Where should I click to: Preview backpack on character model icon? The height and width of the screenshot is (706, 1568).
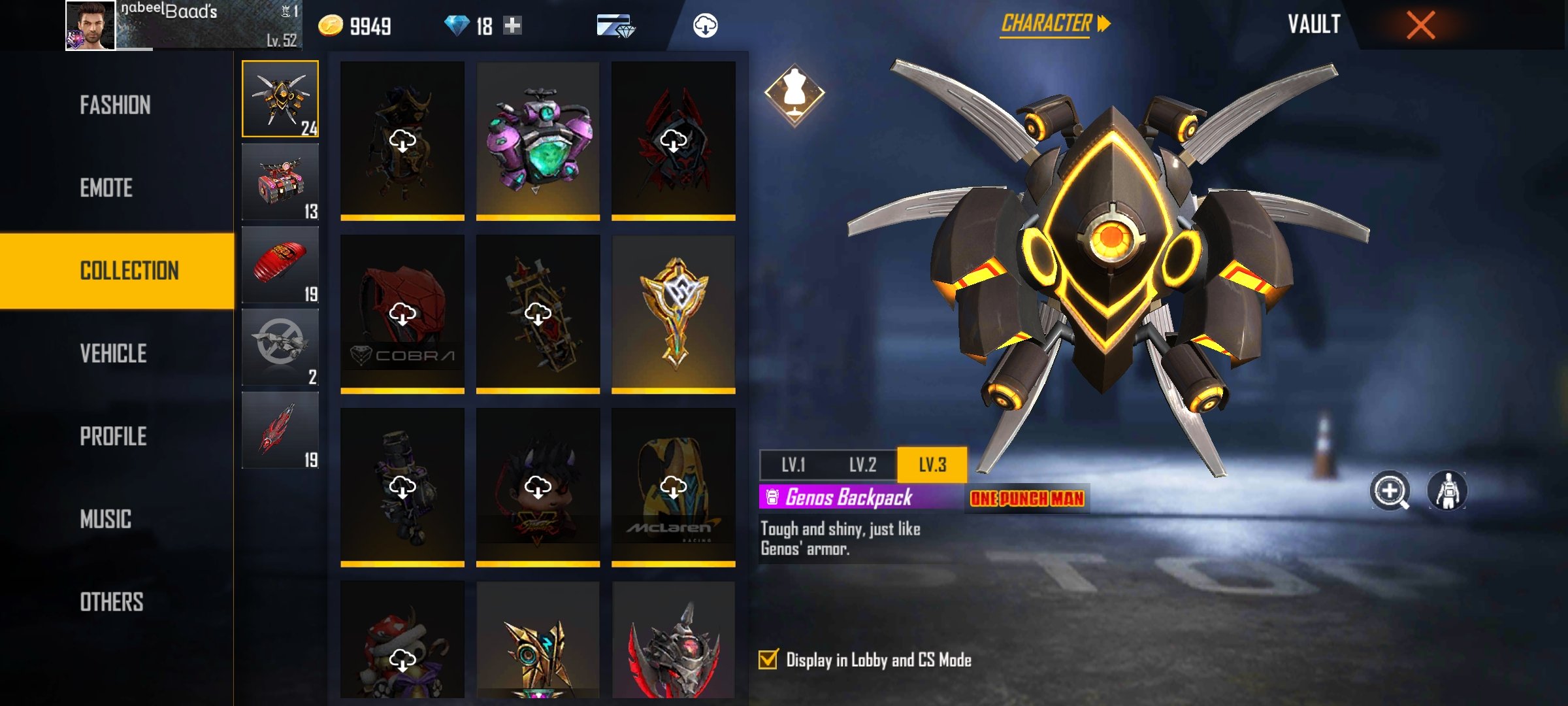(1447, 490)
